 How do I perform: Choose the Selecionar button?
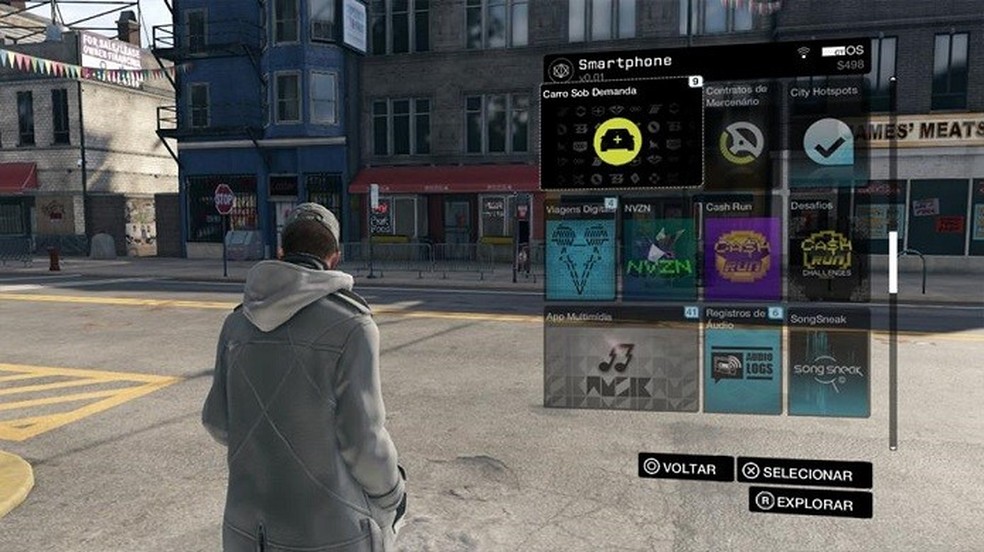(804, 473)
